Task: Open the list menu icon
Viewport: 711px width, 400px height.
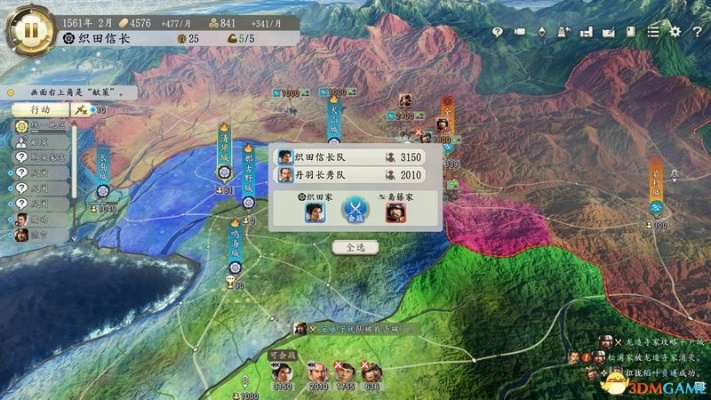Action: pyautogui.click(x=653, y=32)
